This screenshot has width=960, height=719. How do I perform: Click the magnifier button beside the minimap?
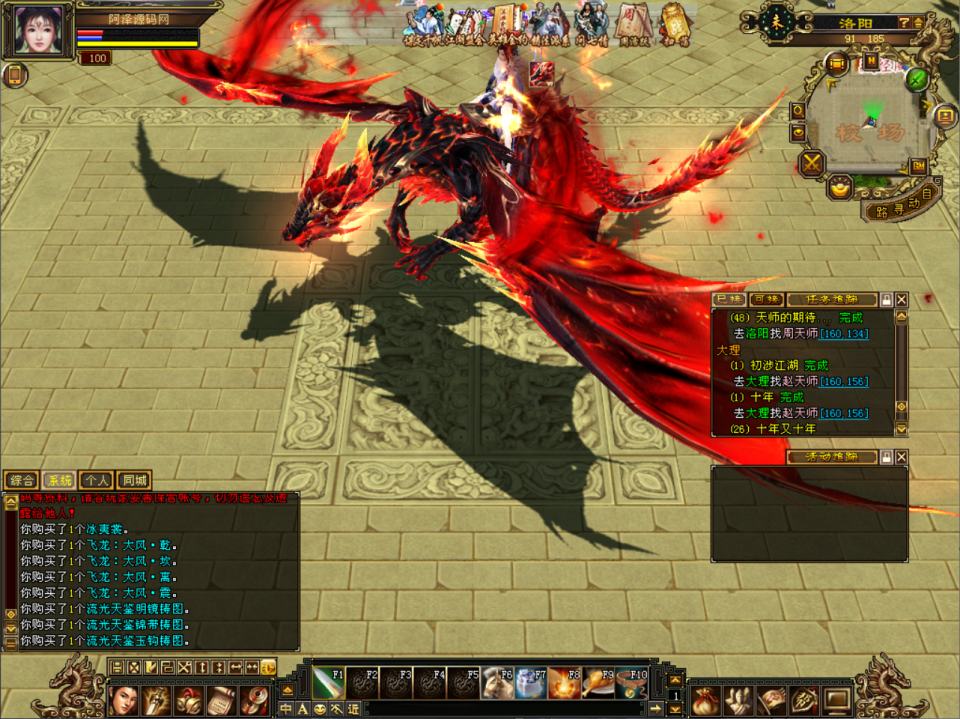(798, 110)
